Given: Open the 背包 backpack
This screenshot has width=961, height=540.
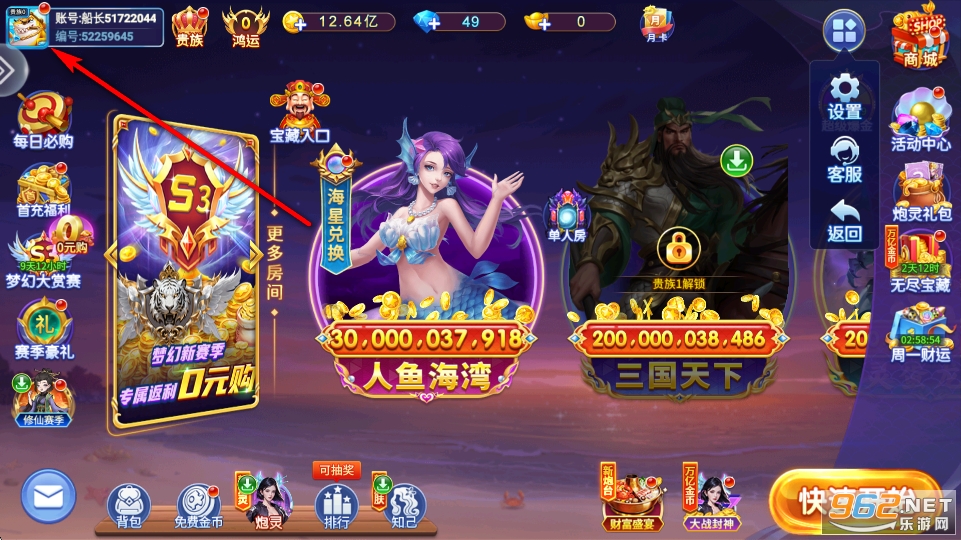Looking at the screenshot, I should (x=127, y=507).
